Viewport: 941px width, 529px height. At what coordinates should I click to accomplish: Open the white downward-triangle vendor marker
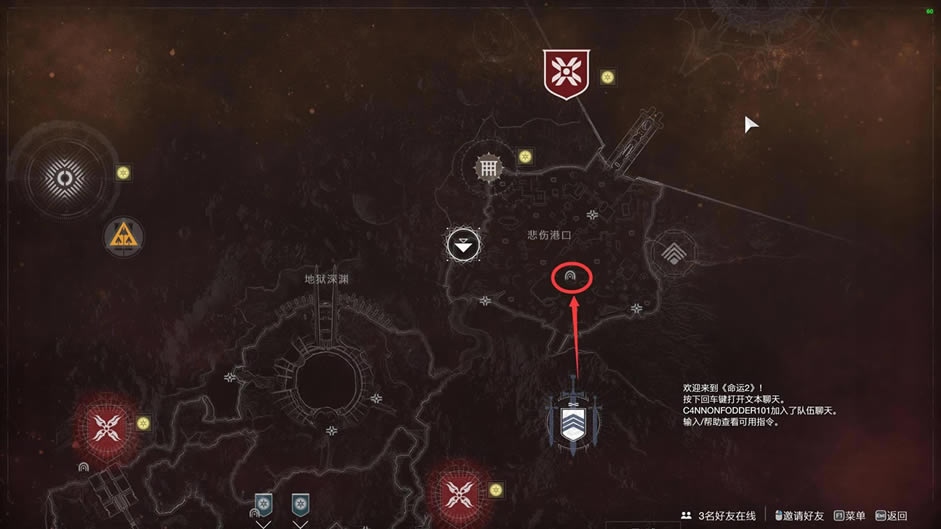click(463, 243)
